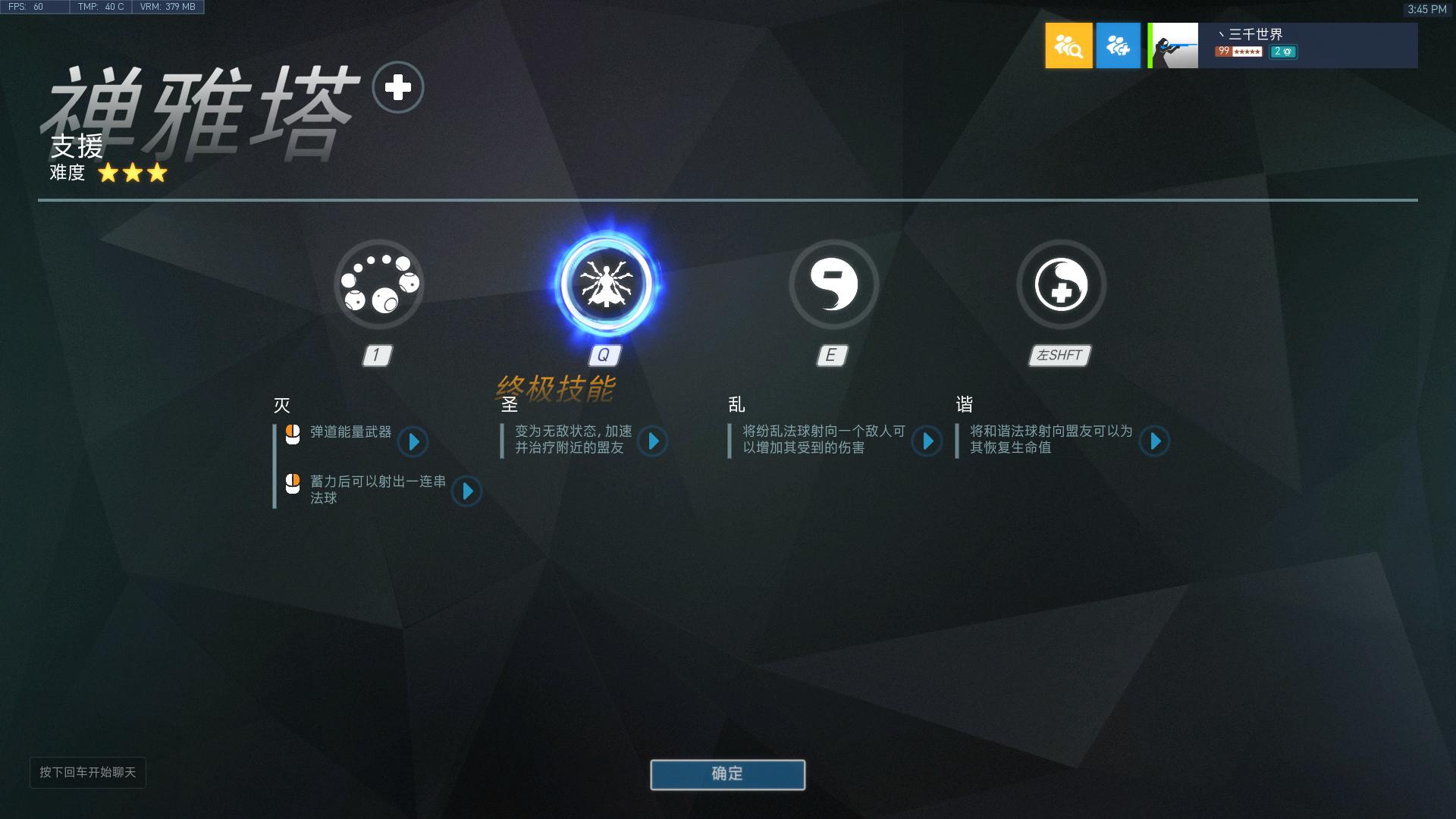The height and width of the screenshot is (819, 1456).
Task: Click the teal currency badge showing 2
Action: tap(1283, 52)
